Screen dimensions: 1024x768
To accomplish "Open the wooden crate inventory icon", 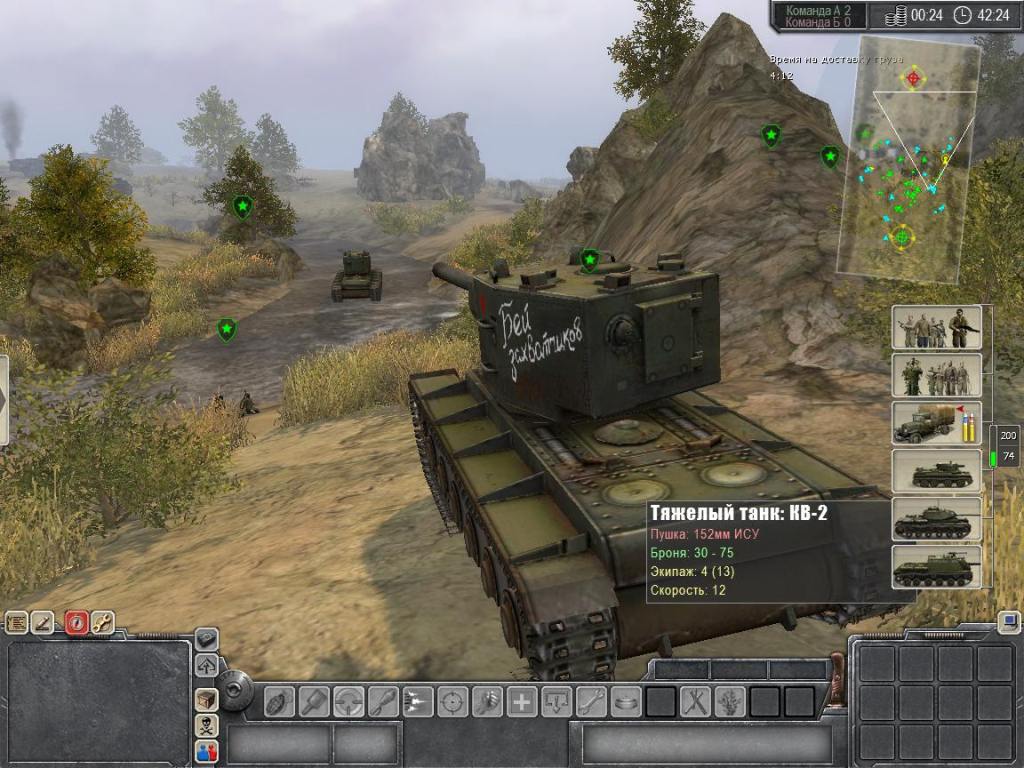I will (x=207, y=699).
